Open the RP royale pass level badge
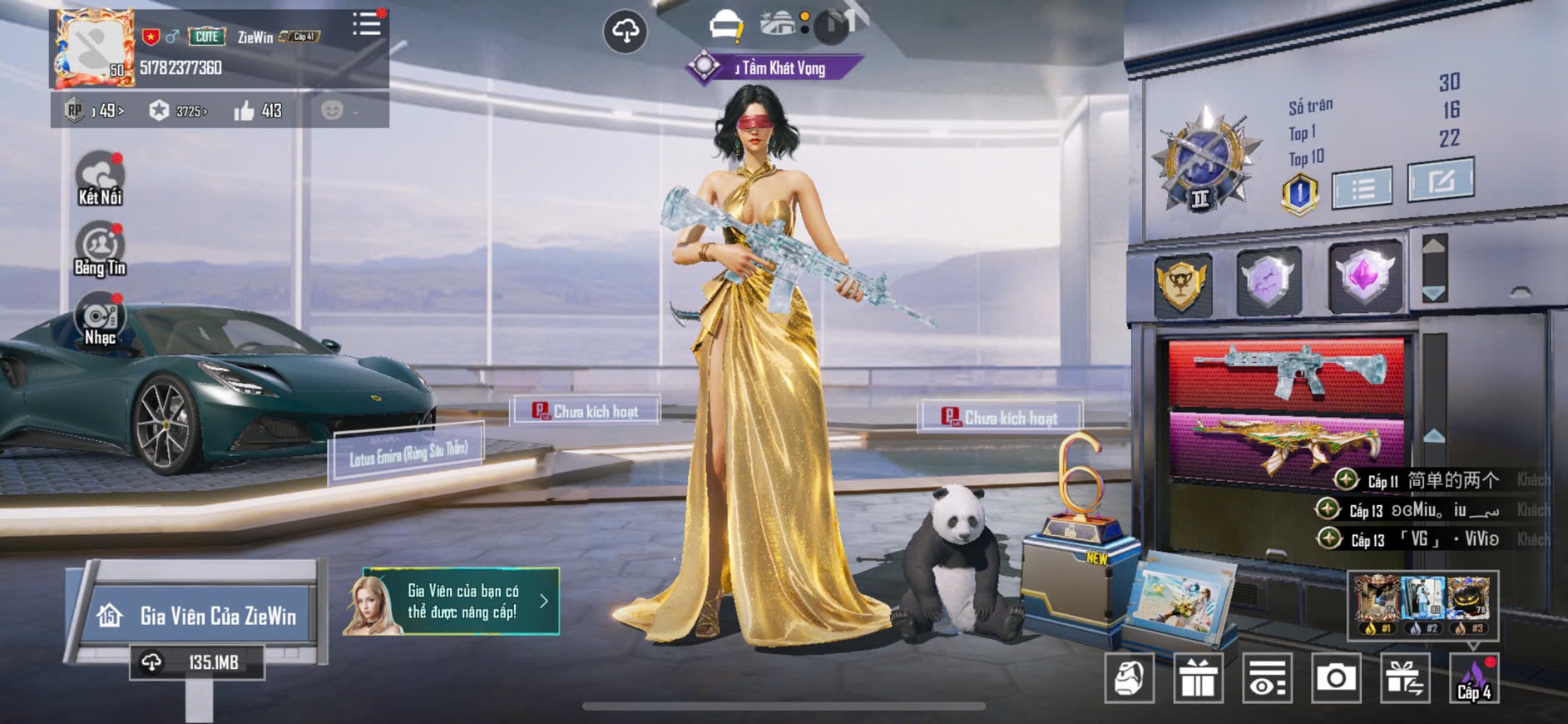The width and height of the screenshot is (1568, 724). pyautogui.click(x=95, y=111)
